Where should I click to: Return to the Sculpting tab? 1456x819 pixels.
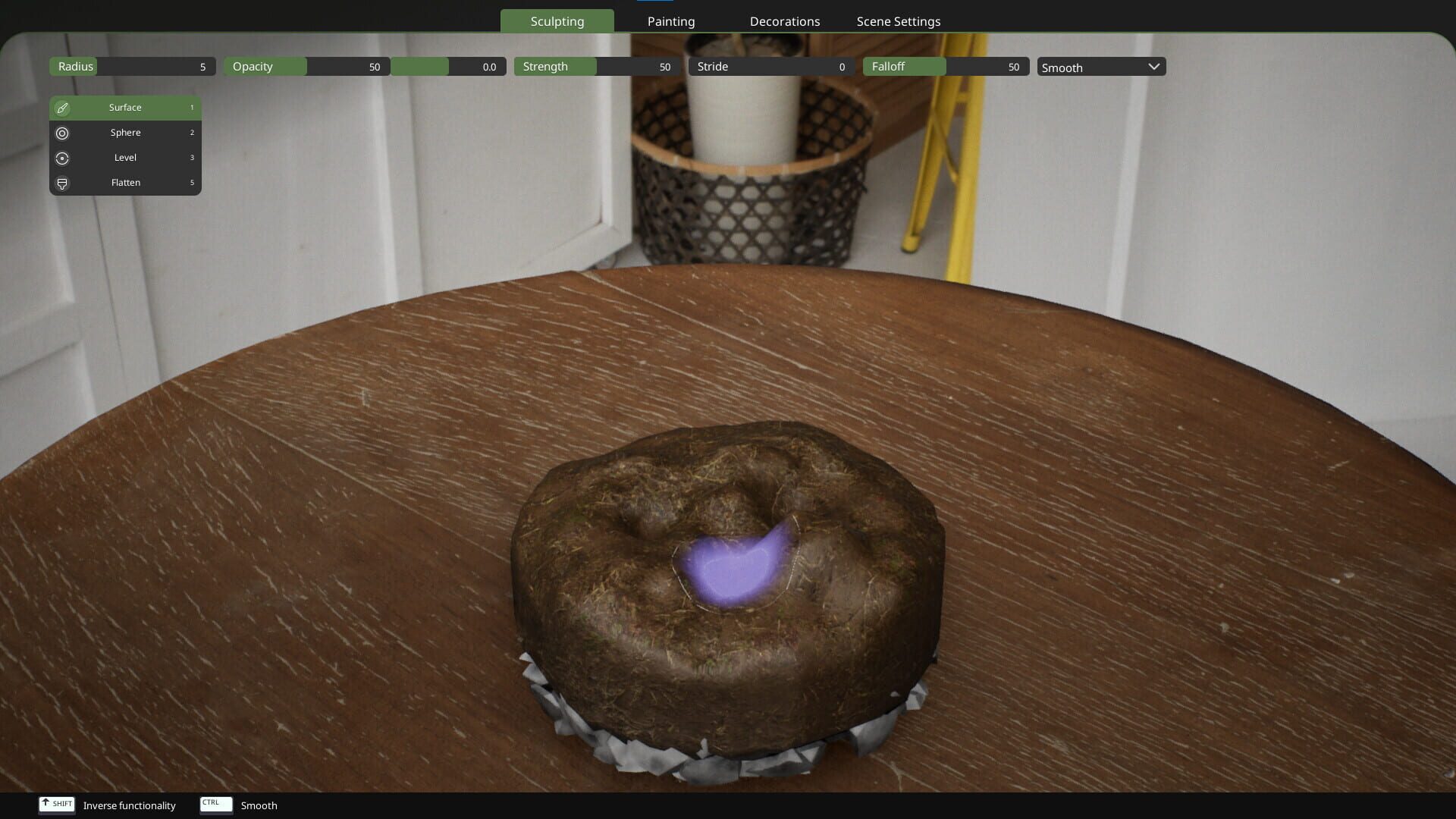pyautogui.click(x=557, y=20)
